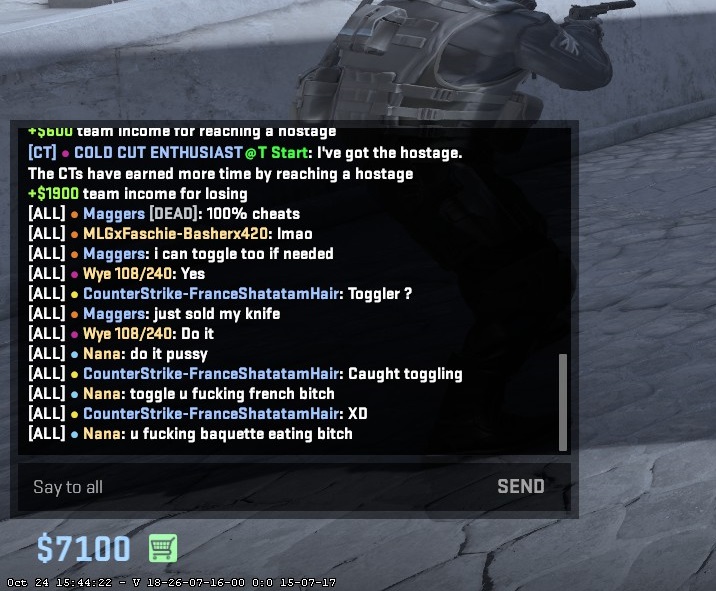Click the chat scrollbar handle

click(x=562, y=402)
